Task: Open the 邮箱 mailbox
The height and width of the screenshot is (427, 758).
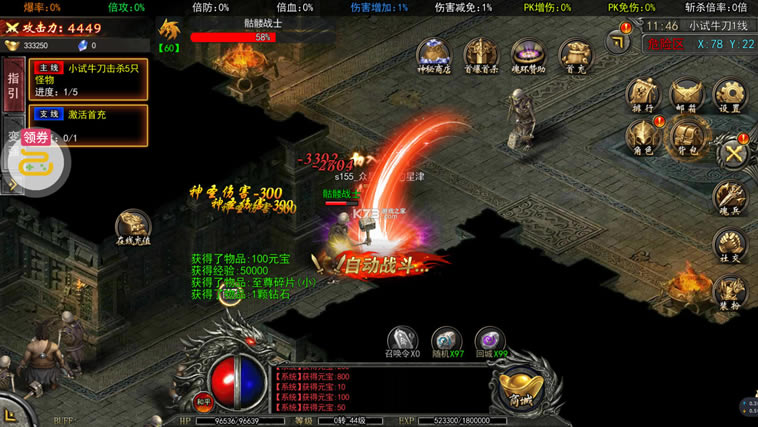Action: [685, 94]
